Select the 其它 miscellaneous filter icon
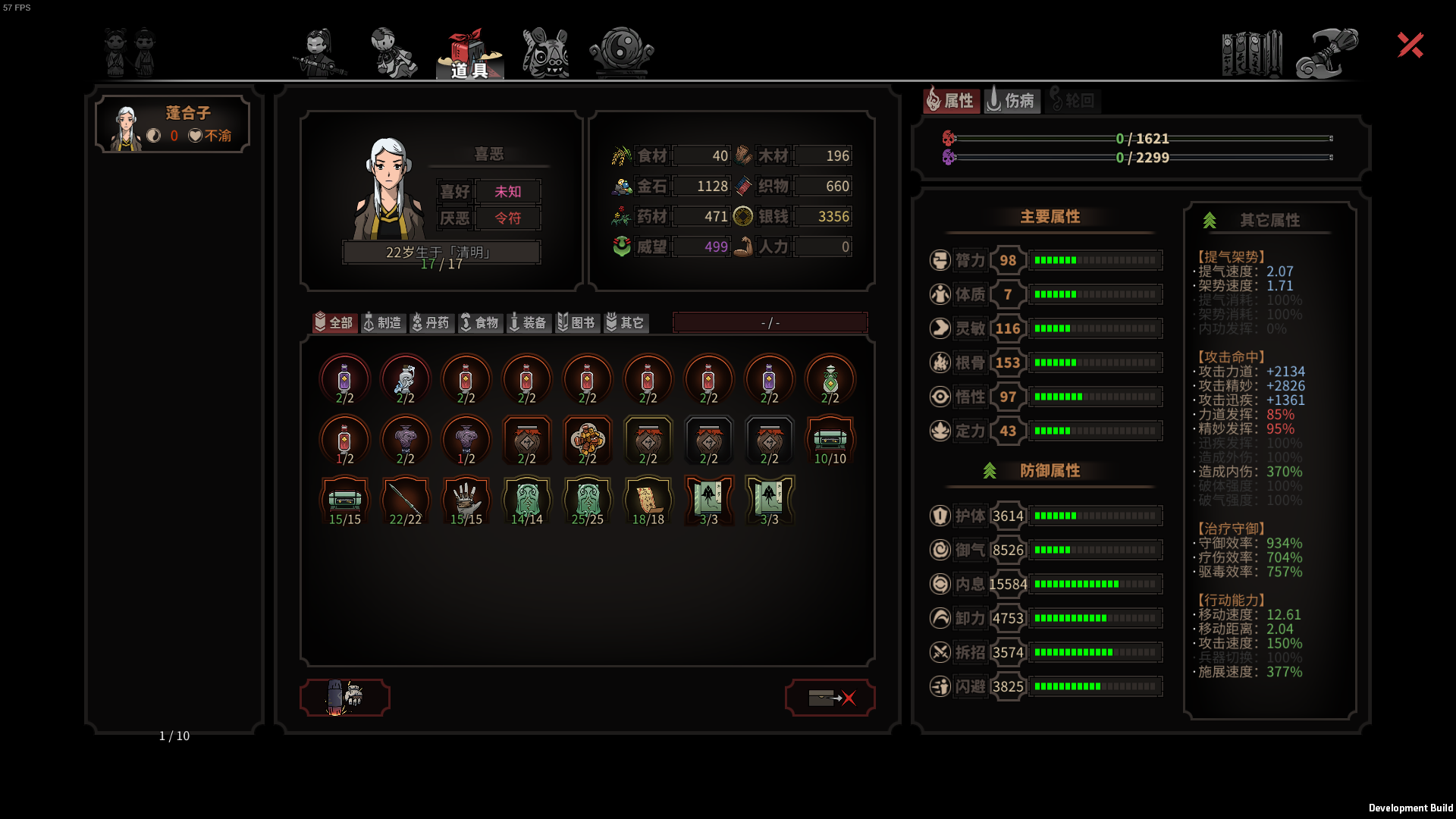The height and width of the screenshot is (819, 1456). click(627, 322)
